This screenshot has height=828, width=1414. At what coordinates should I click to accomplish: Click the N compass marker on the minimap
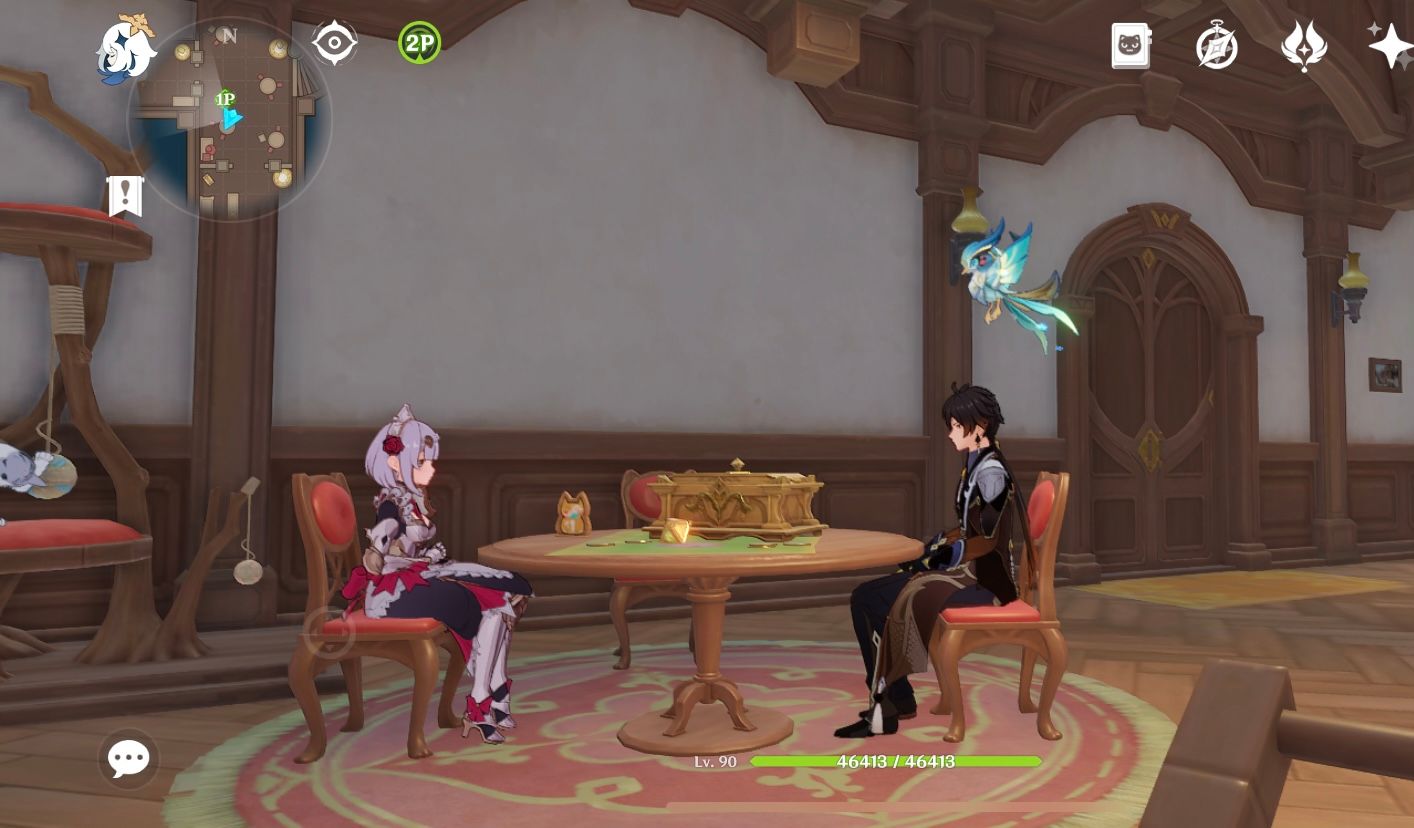coord(228,35)
